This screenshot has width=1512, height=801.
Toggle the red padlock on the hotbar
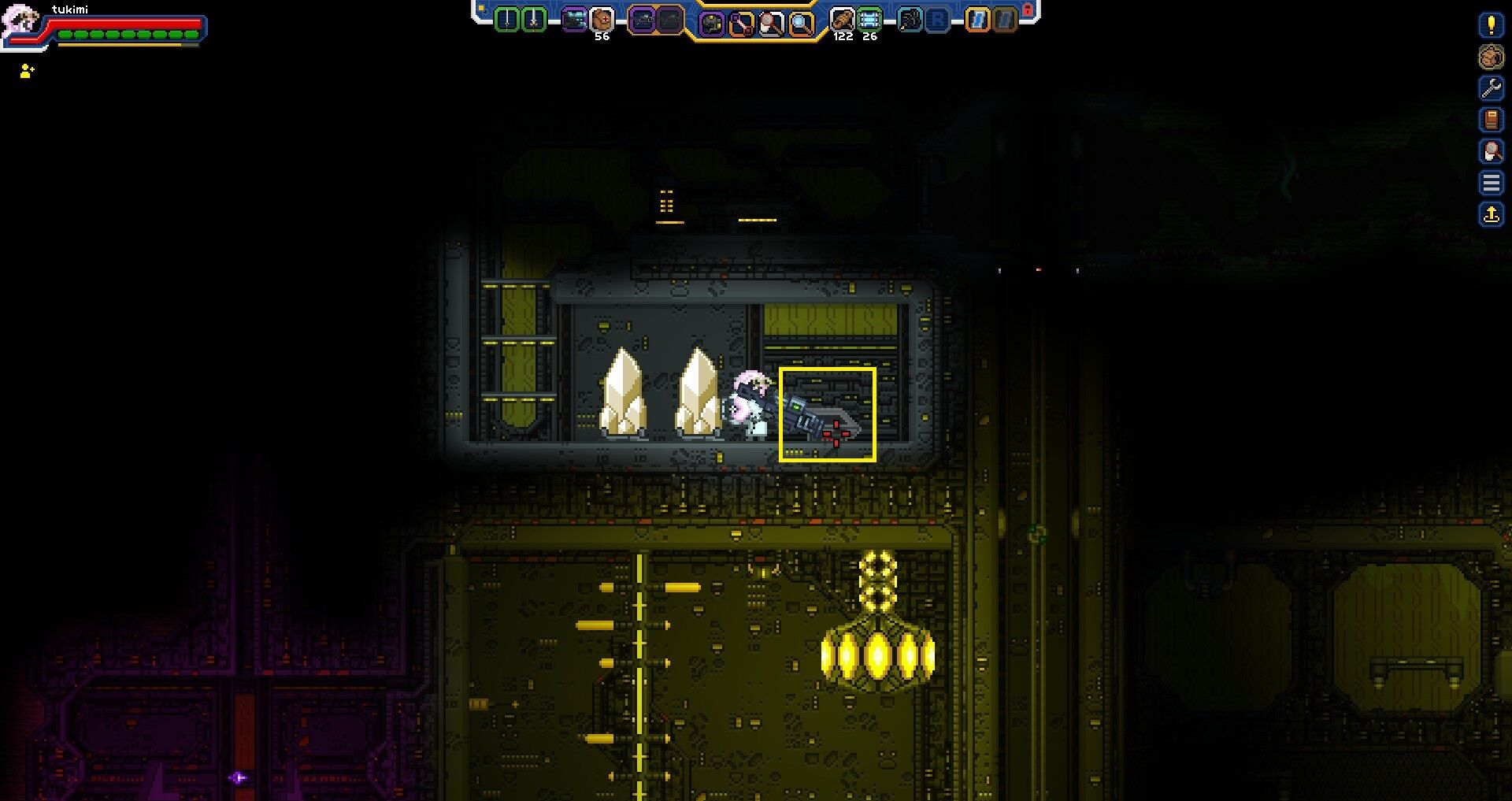pyautogui.click(x=1028, y=9)
